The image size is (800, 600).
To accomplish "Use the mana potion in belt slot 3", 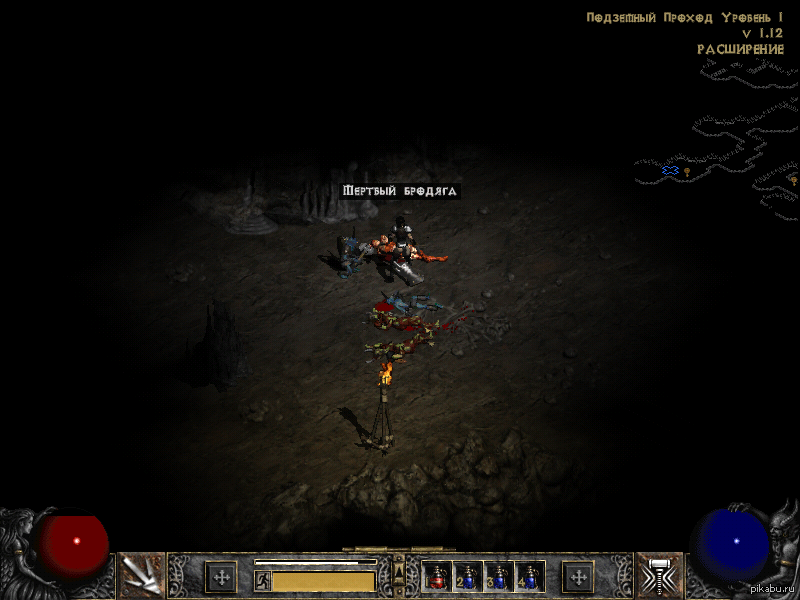I will pos(498,577).
